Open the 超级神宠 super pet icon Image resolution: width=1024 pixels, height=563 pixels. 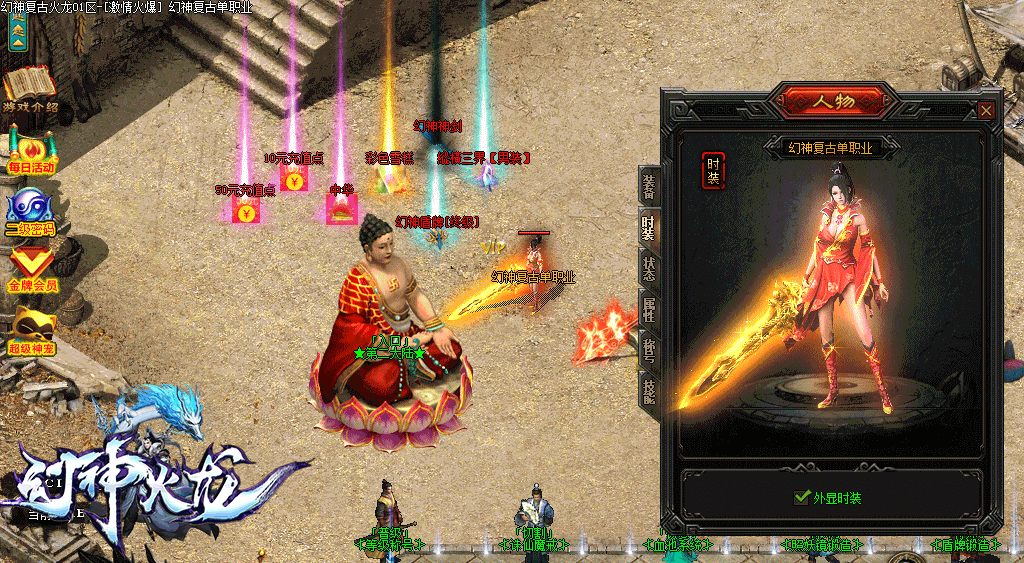click(31, 328)
